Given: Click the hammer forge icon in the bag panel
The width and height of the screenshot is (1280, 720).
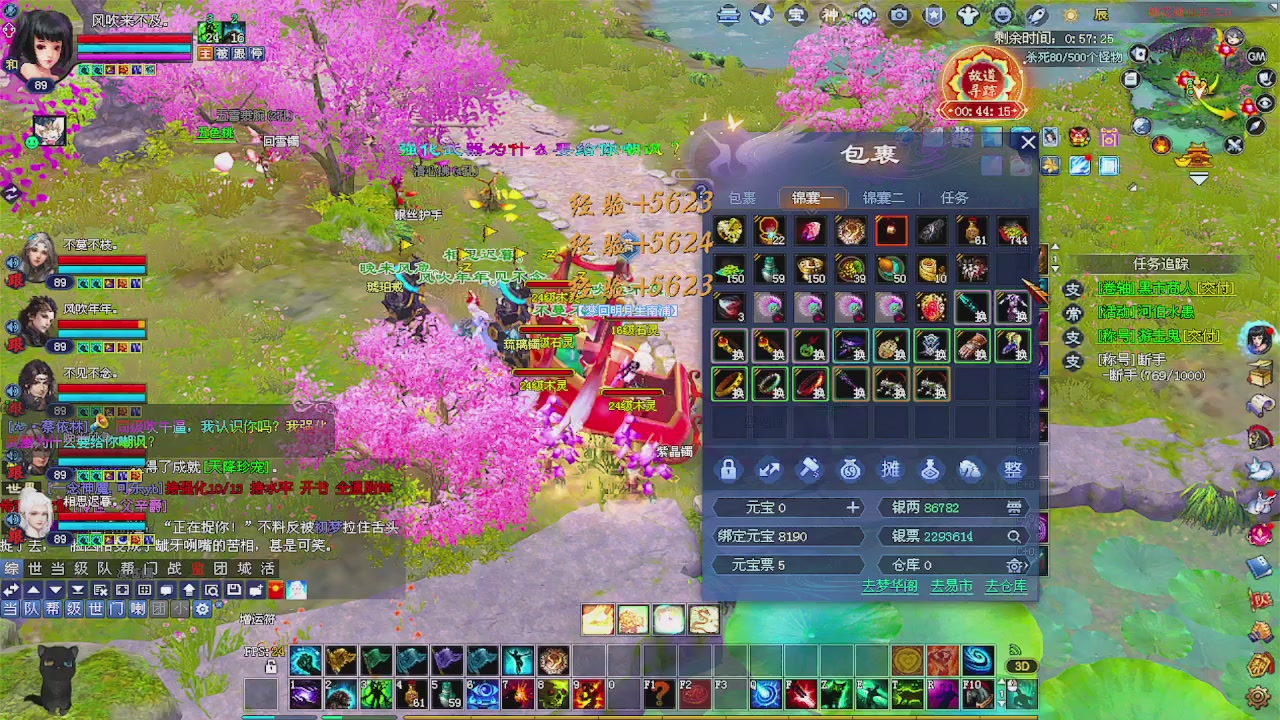Looking at the screenshot, I should (x=810, y=470).
